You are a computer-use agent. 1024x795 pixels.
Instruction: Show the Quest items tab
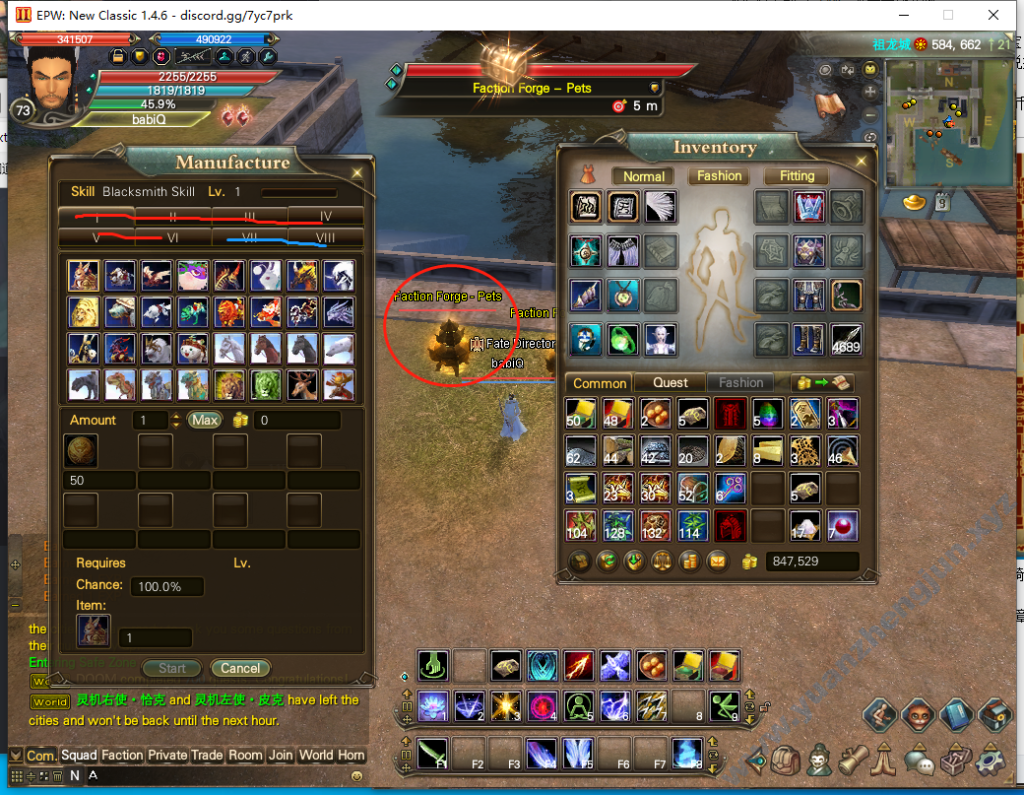coord(670,382)
